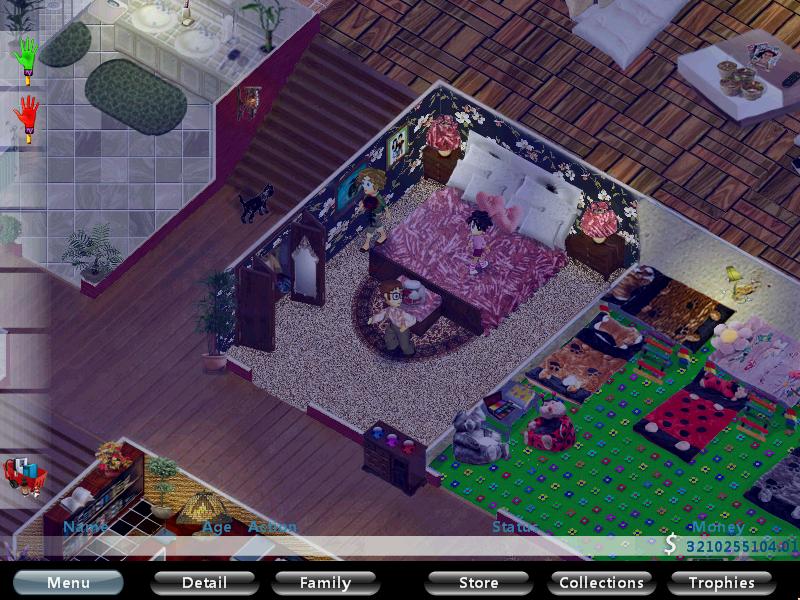800x600 pixels.
Task: Click the red shopping cart icon
Action: tap(22, 476)
